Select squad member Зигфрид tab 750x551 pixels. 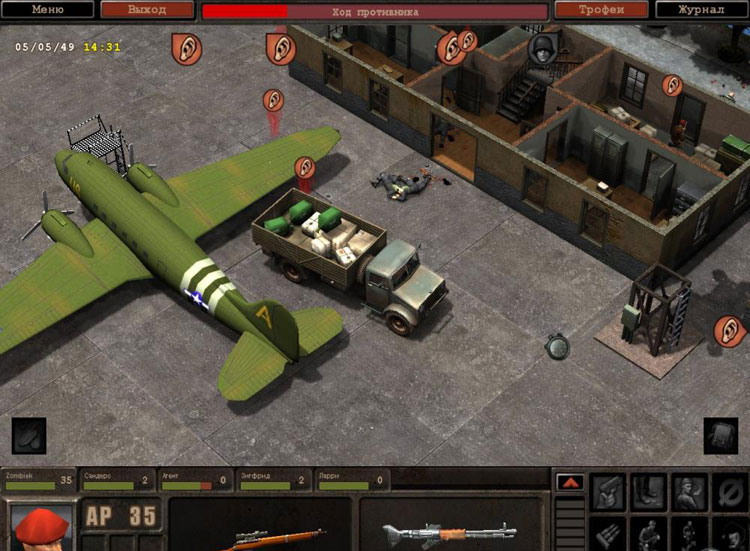point(273,480)
